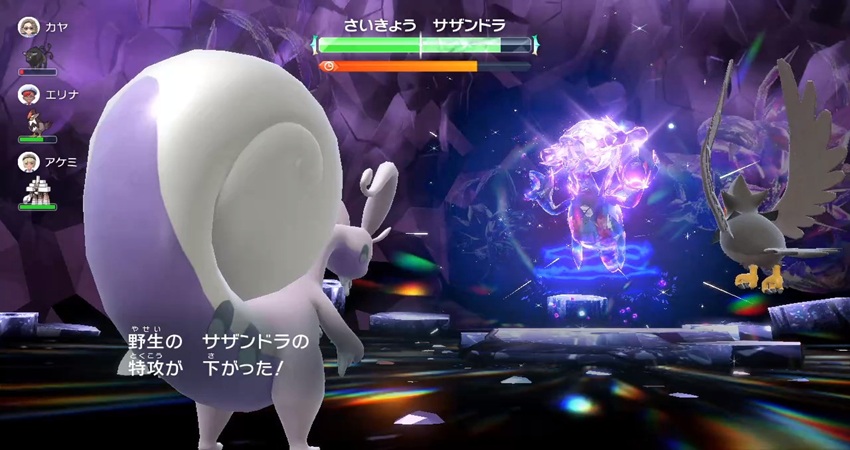Click エリナ's Staraptor party icon

[37, 121]
